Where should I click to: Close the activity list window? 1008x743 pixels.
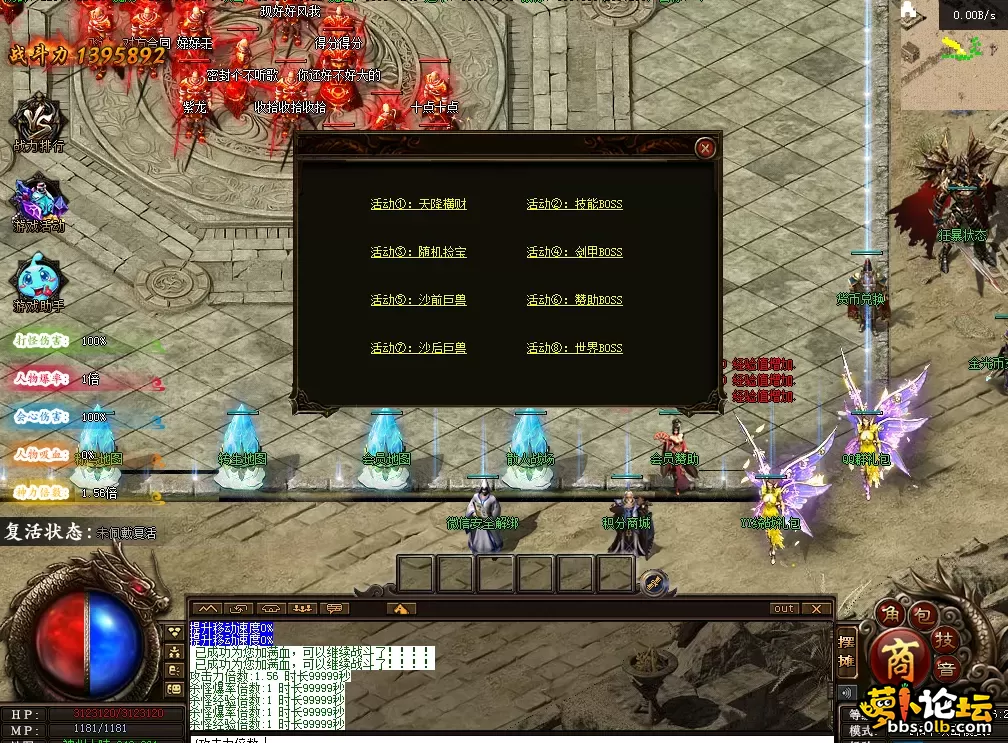tap(705, 148)
